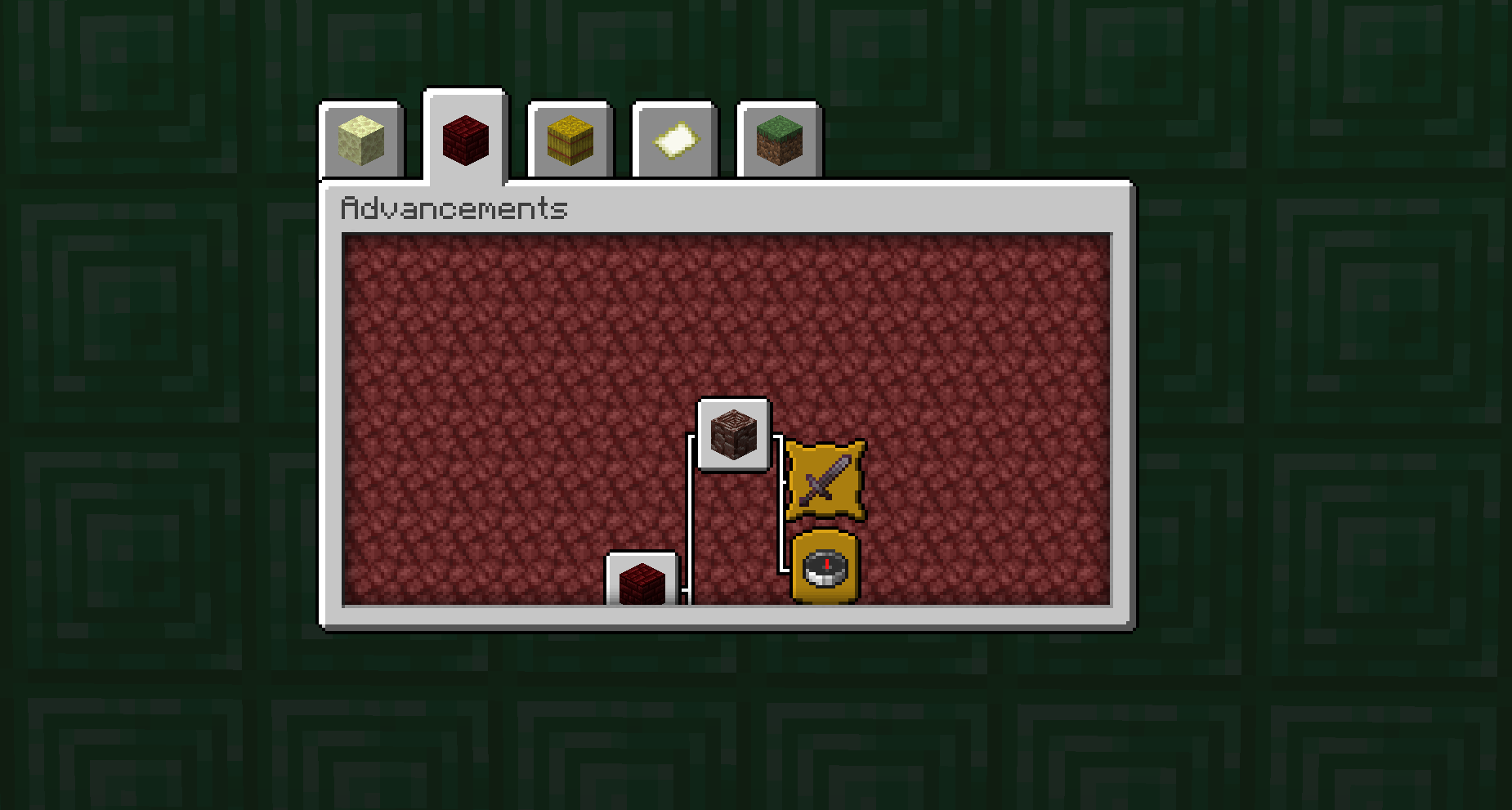Click the netherrack background of the panel
1512x810 pixels.
[x=531, y=343]
